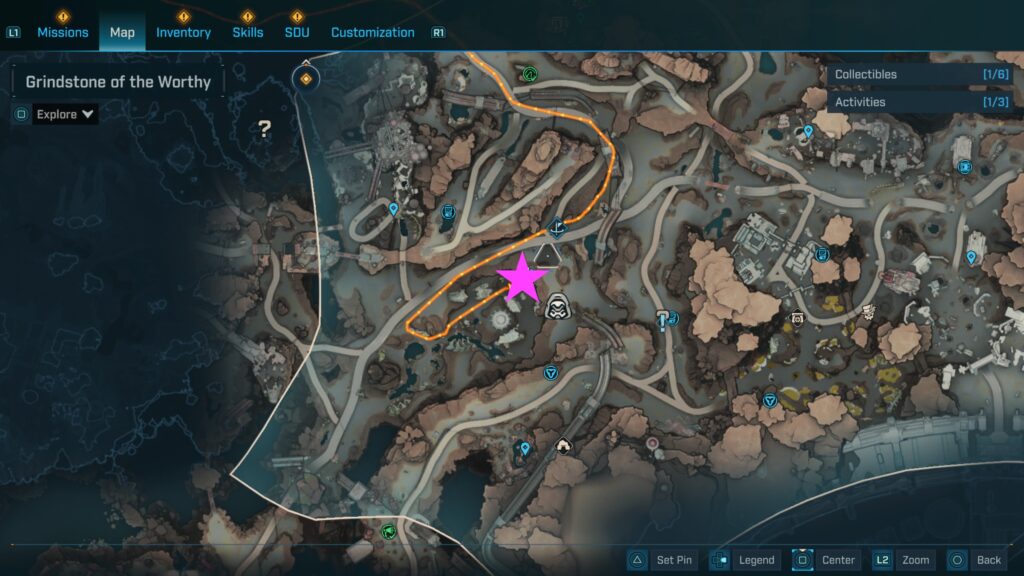Select the pink star map marker
This screenshot has height=576, width=1024.
coord(522,279)
